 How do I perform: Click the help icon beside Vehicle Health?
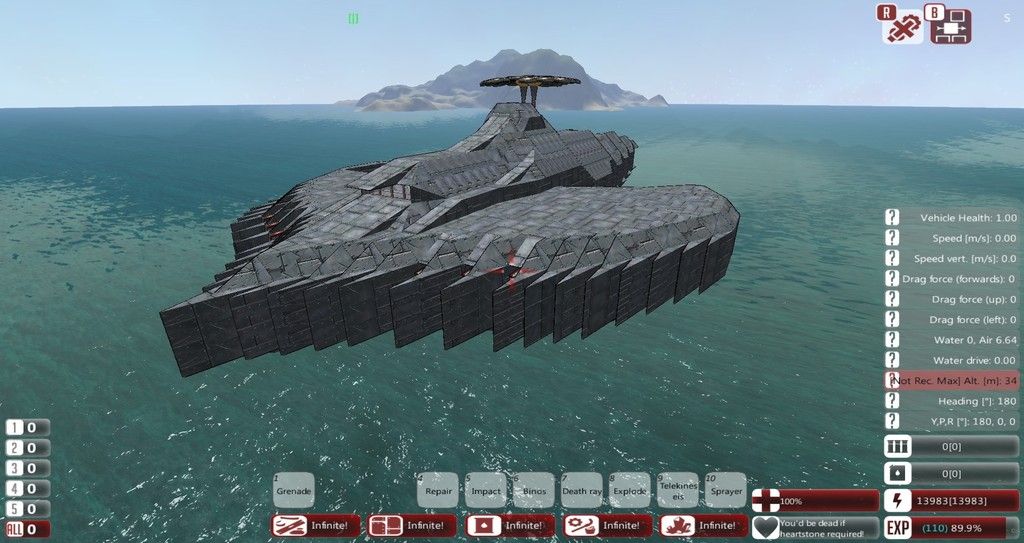pyautogui.click(x=893, y=217)
